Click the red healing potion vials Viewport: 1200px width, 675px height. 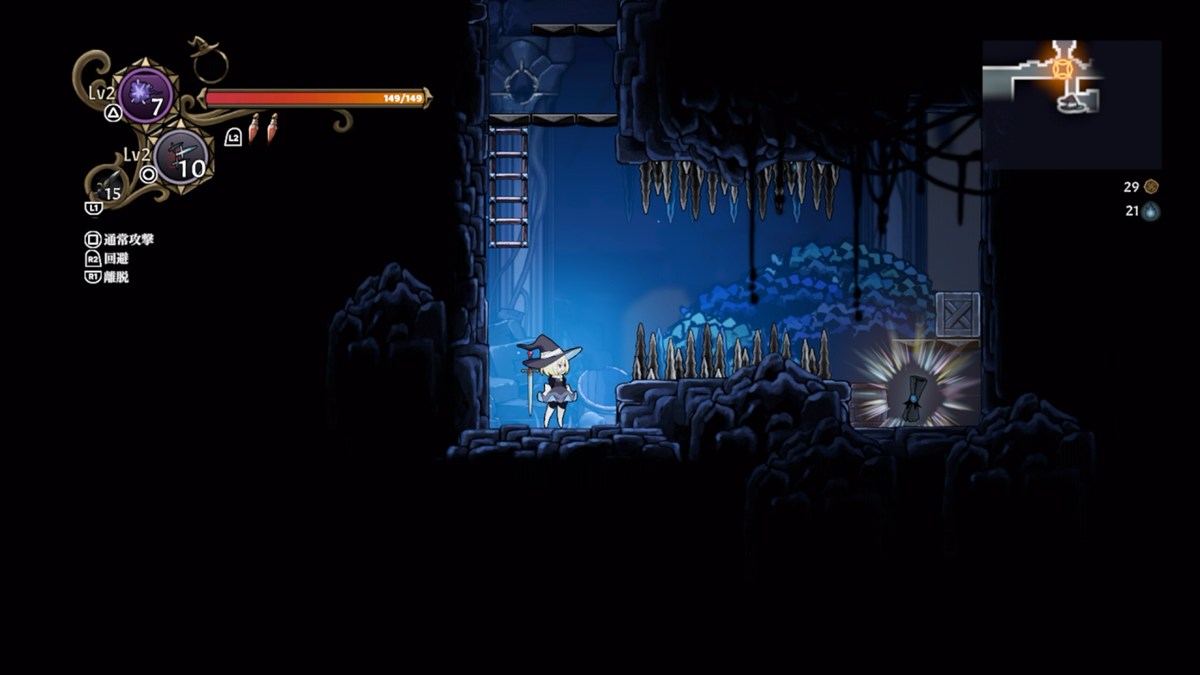[x=262, y=128]
